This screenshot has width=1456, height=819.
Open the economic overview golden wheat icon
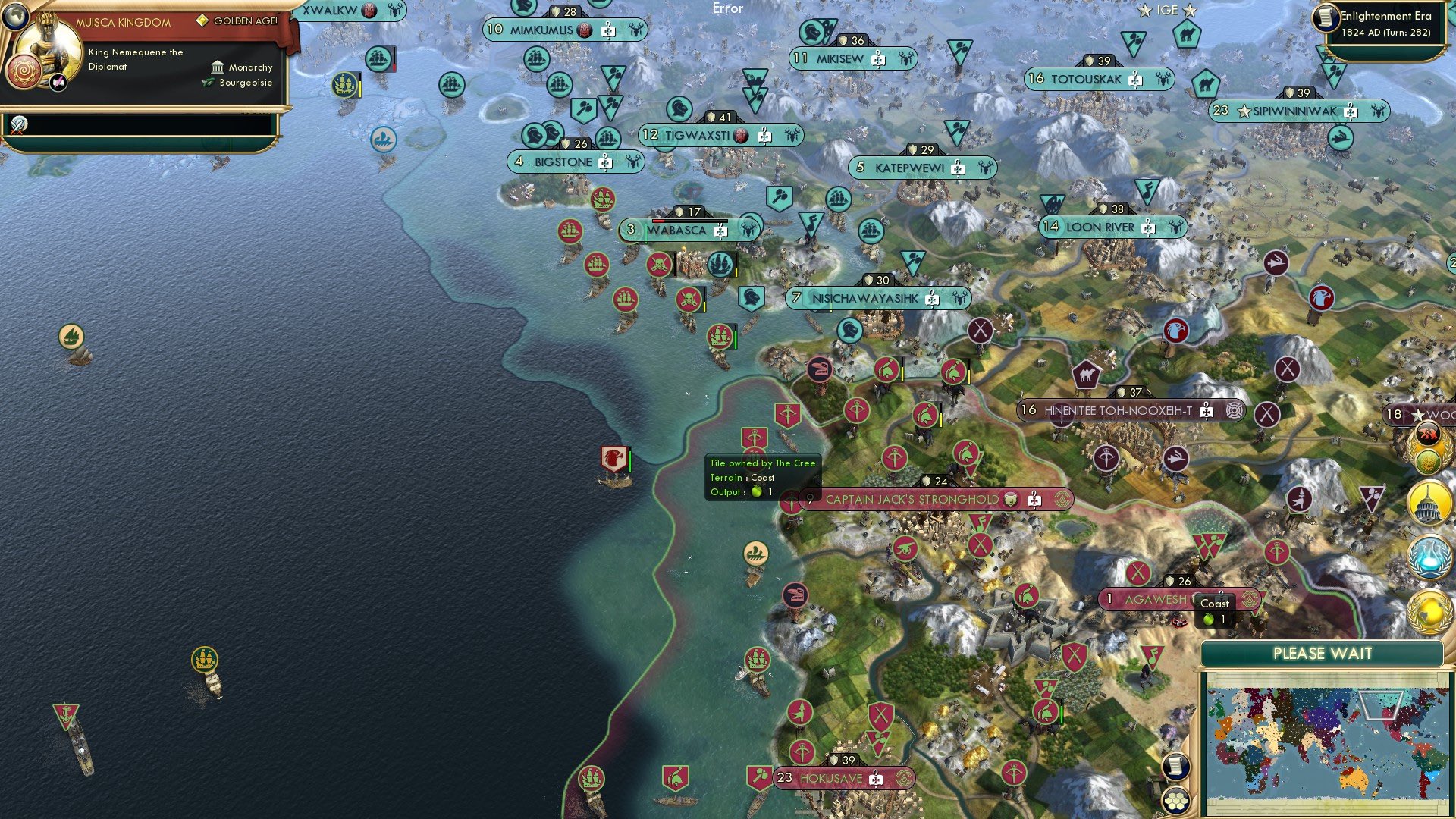click(1428, 461)
